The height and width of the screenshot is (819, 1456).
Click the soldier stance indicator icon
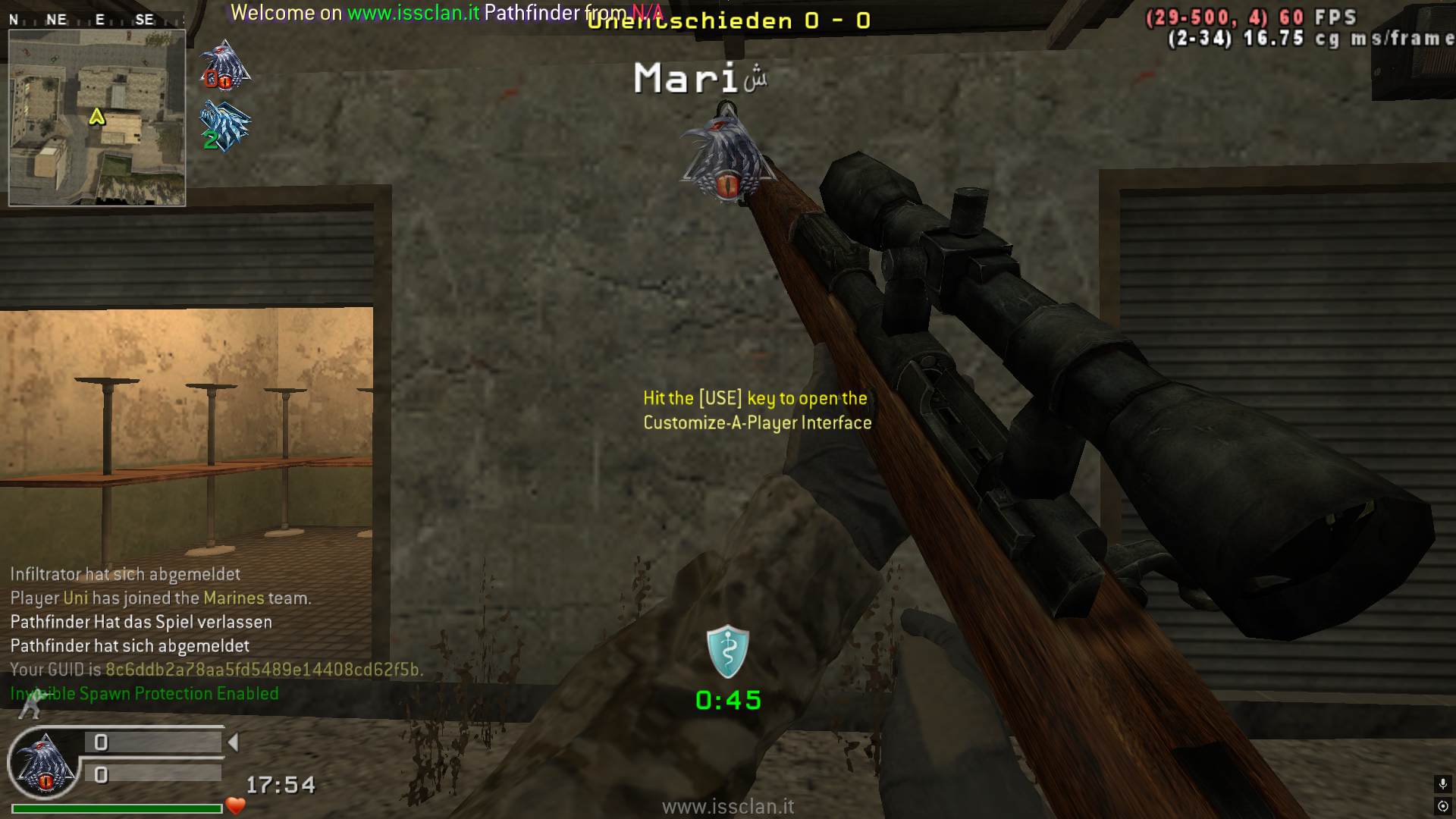point(32,705)
